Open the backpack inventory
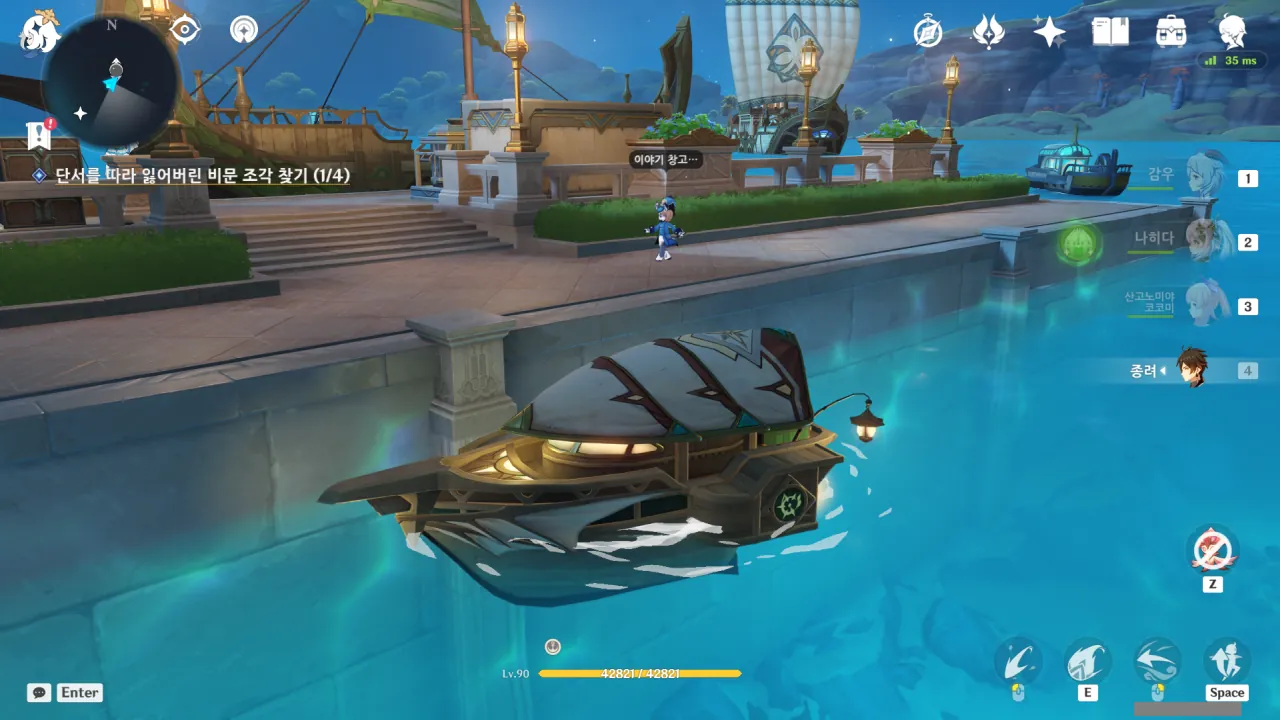The width and height of the screenshot is (1280, 720). (x=1171, y=32)
